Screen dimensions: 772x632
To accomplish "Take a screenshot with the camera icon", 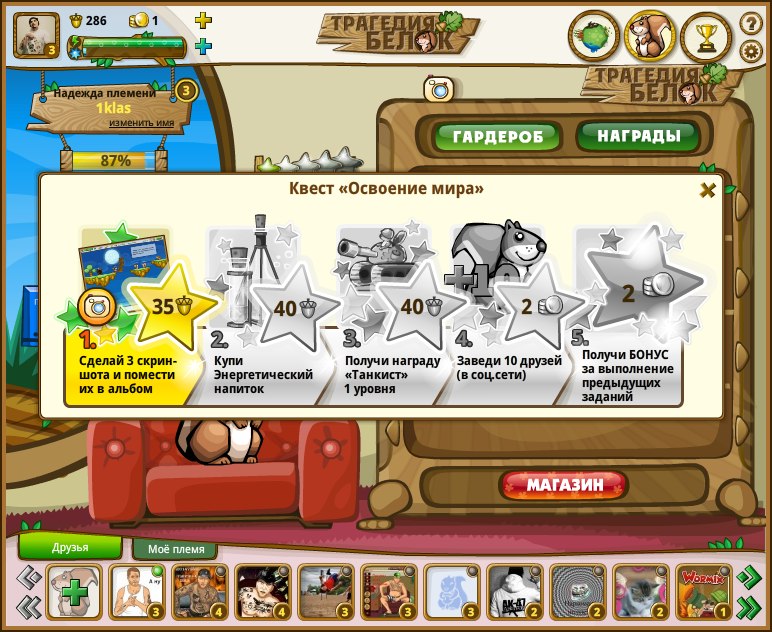I will pos(438,90).
